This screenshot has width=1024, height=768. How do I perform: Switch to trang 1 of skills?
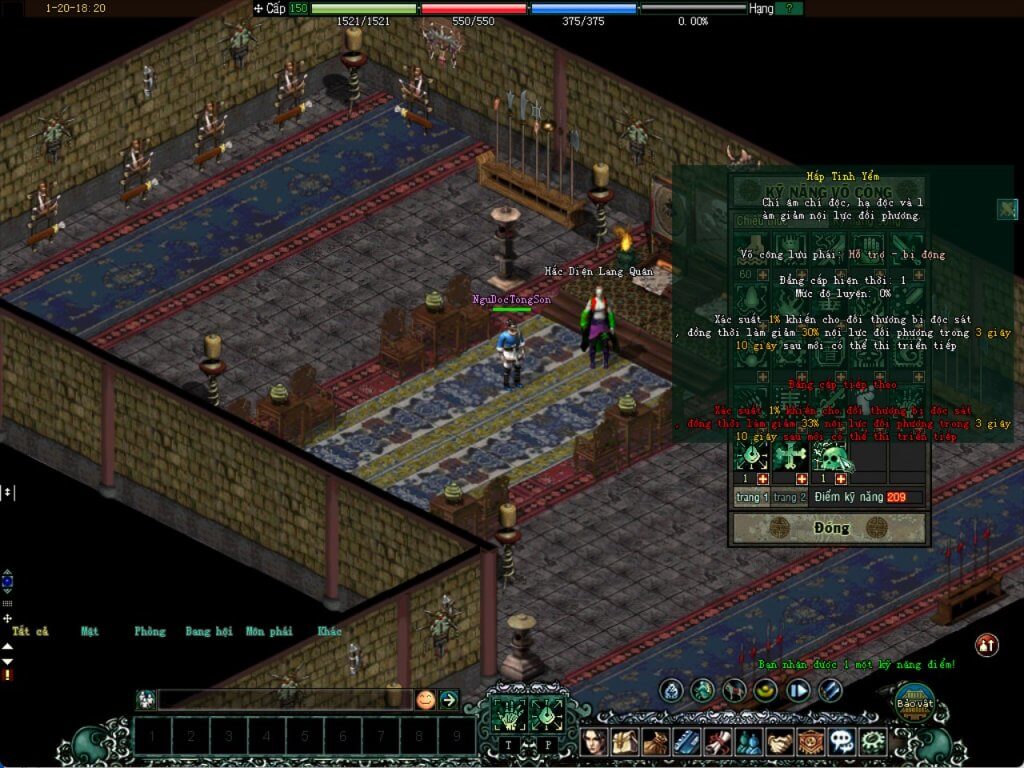[x=752, y=497]
